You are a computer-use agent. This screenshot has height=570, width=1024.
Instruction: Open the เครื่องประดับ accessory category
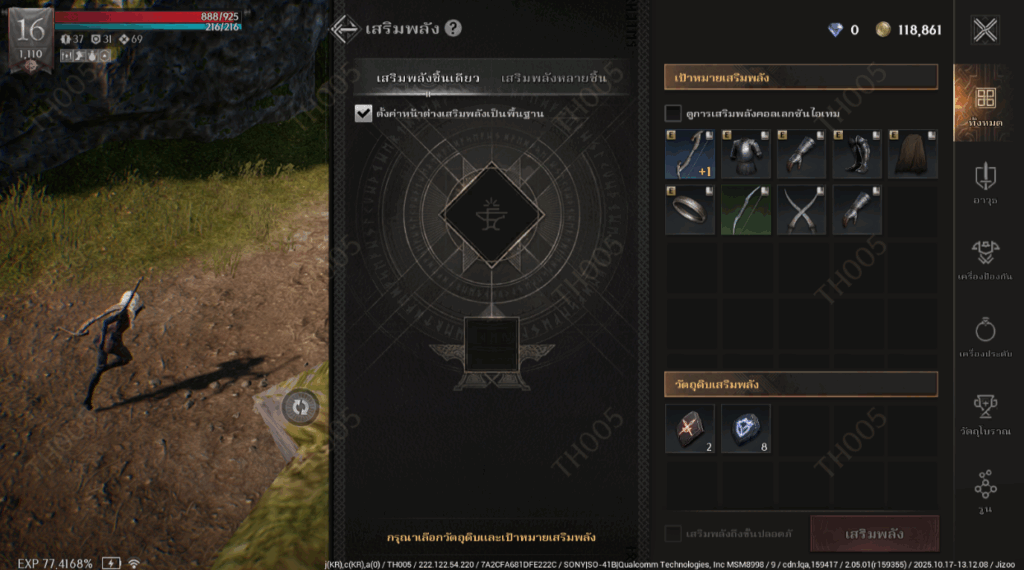click(985, 339)
